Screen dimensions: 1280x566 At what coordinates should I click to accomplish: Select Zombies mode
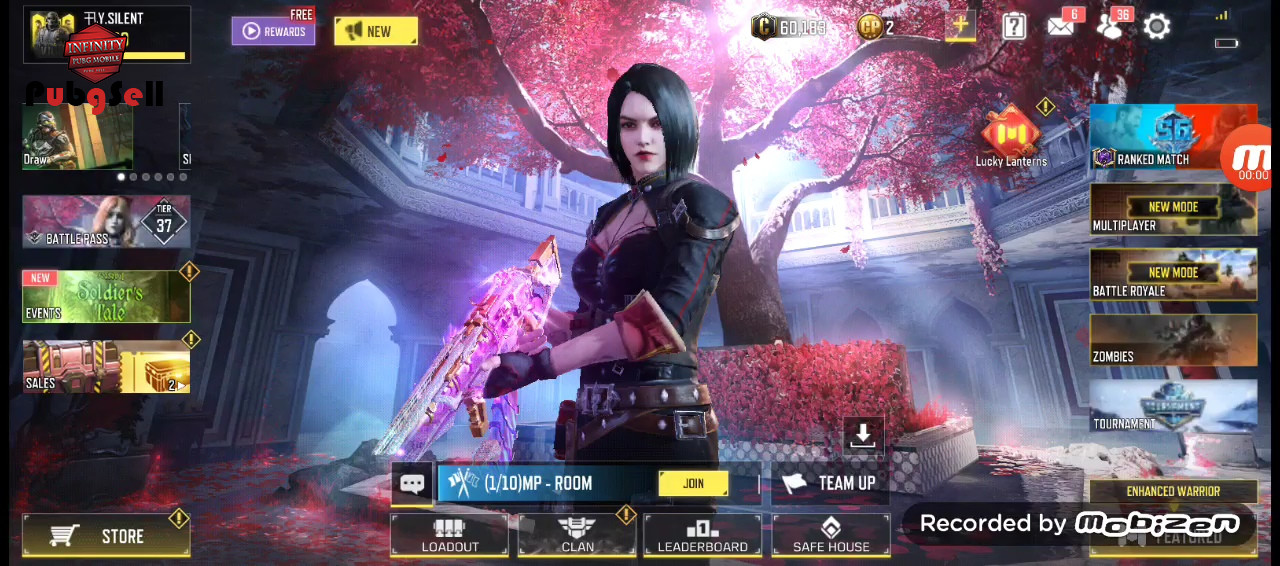(x=1173, y=341)
